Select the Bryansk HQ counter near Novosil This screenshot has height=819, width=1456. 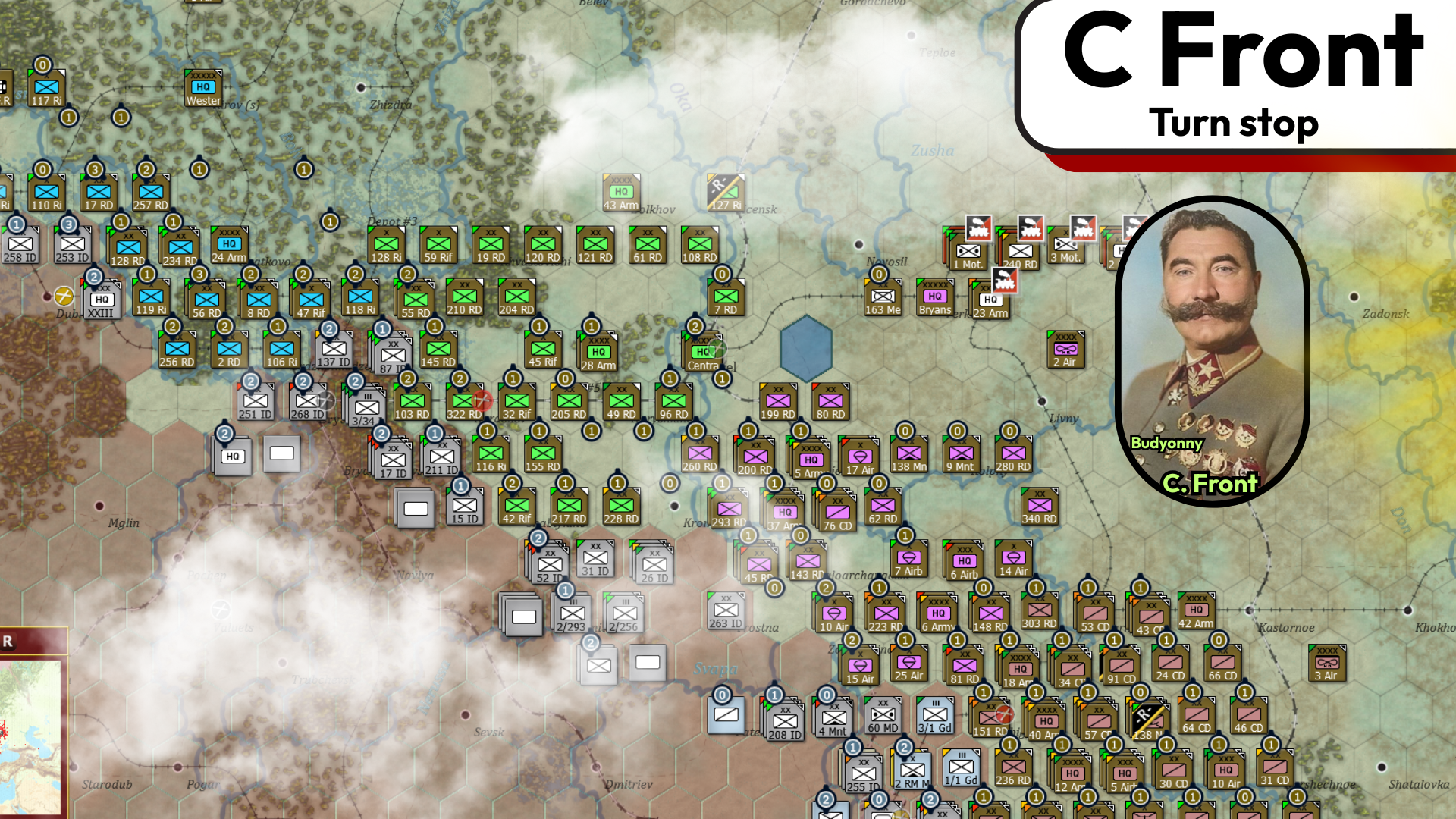pos(936,297)
